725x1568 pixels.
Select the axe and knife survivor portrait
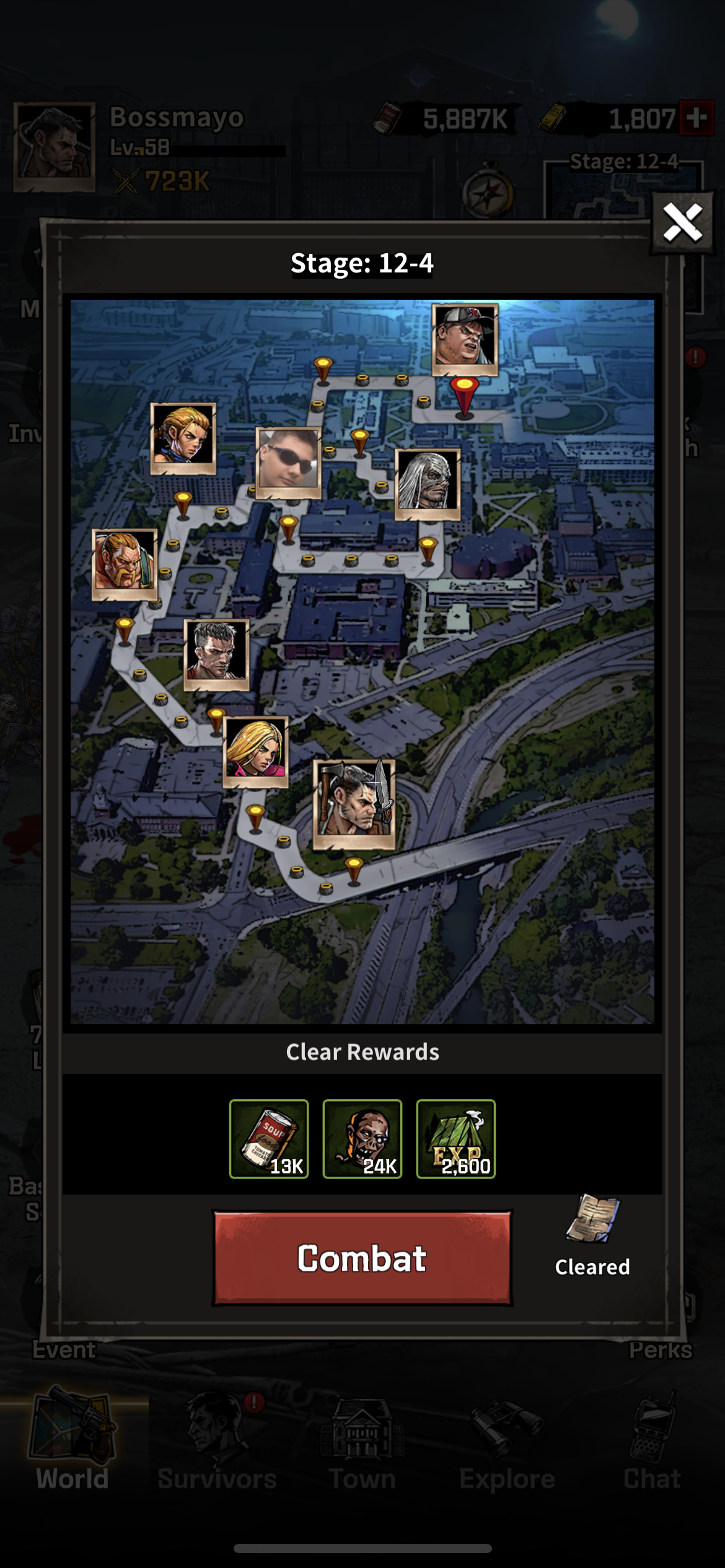[354, 803]
